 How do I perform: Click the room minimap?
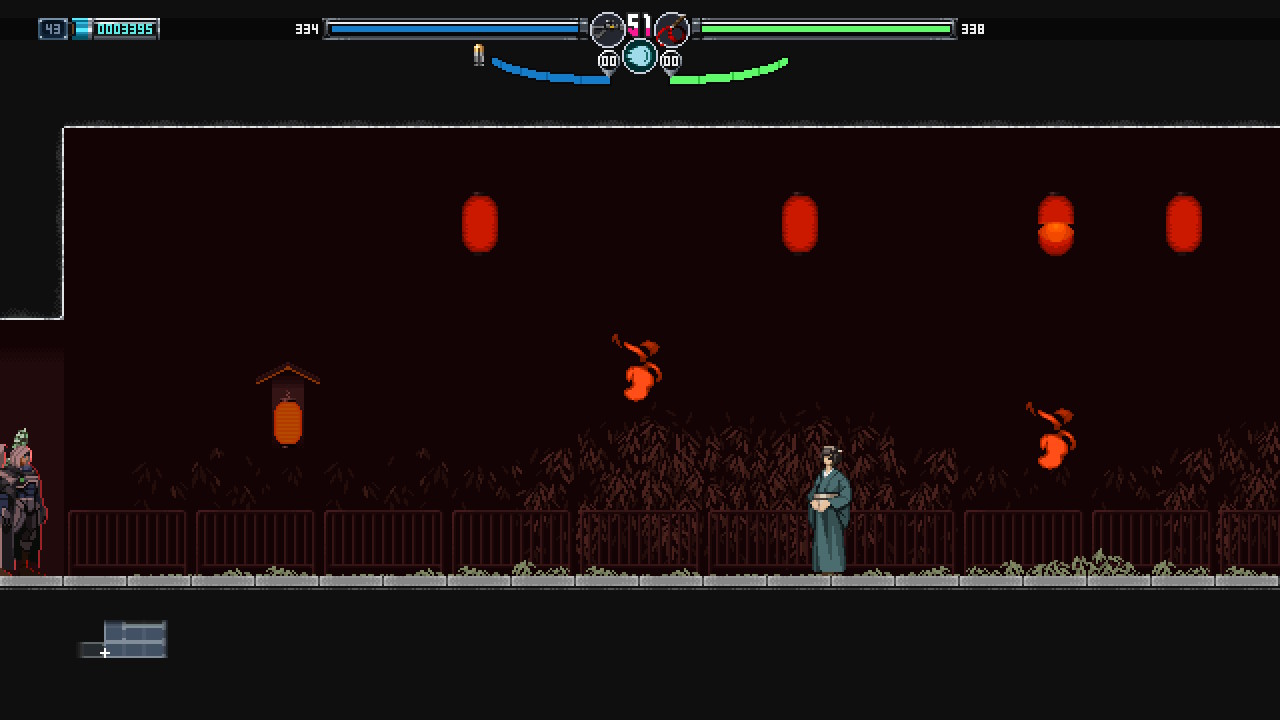coord(124,640)
